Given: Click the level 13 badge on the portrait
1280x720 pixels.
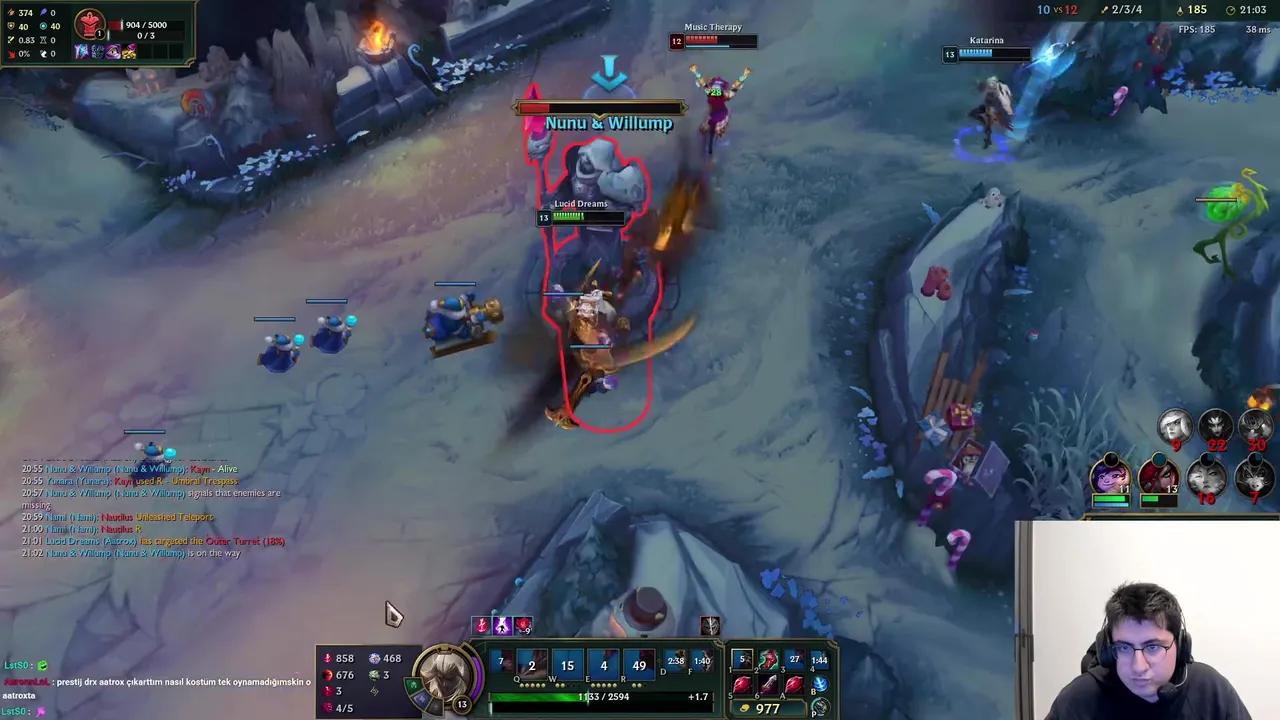Looking at the screenshot, I should tap(461, 704).
